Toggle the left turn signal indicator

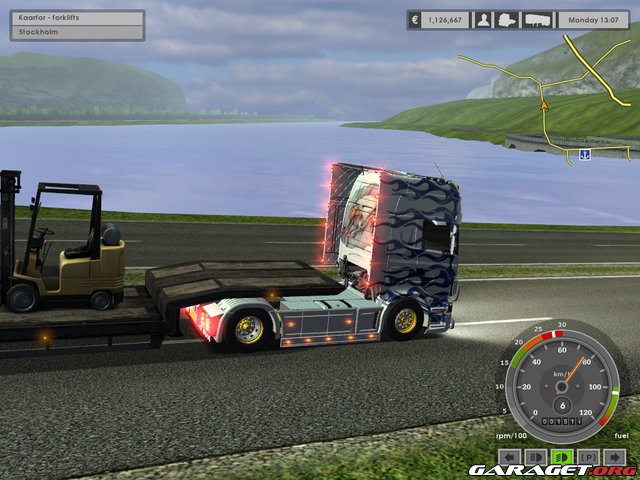click(x=509, y=456)
